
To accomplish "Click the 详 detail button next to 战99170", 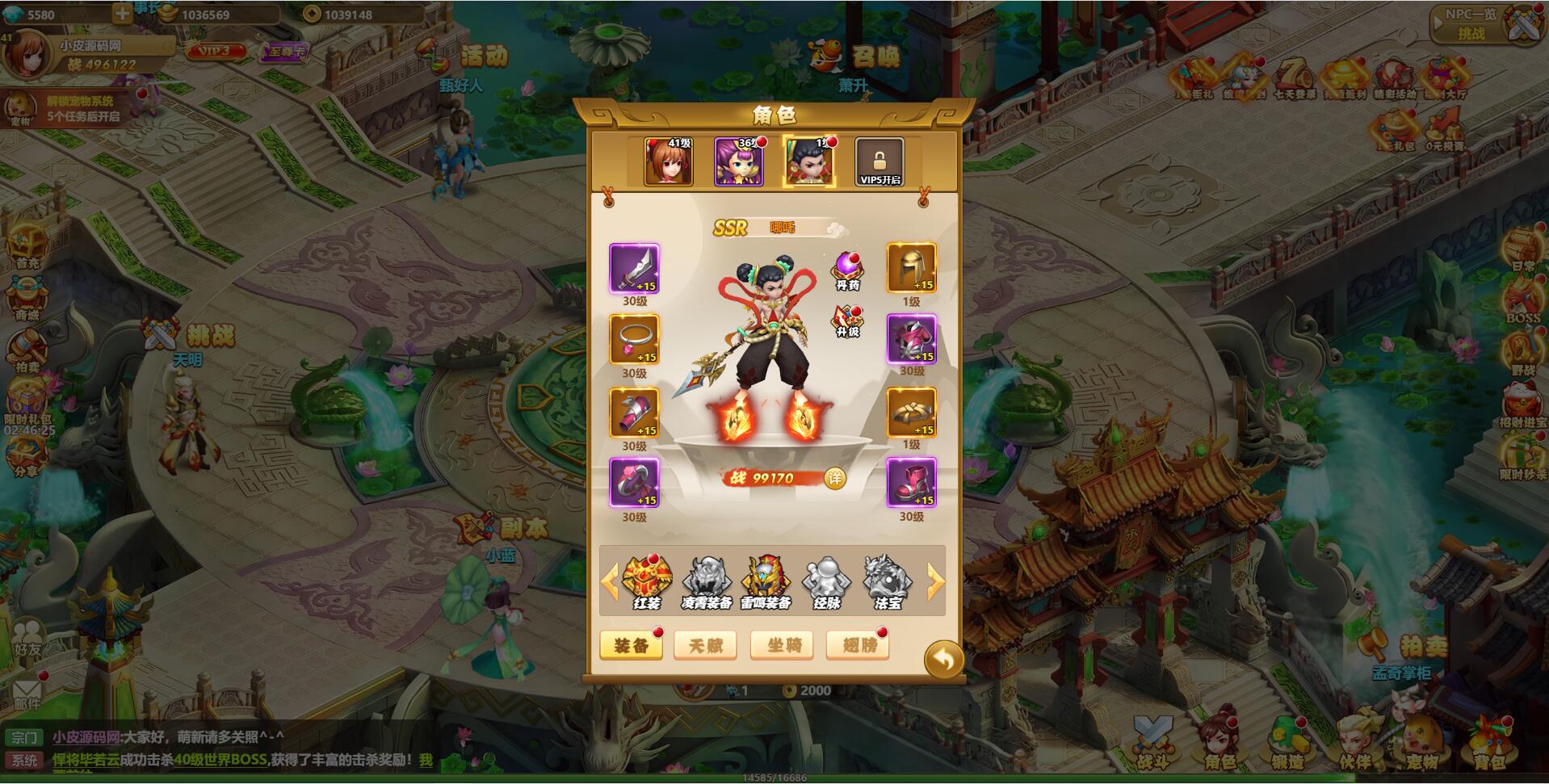I will [x=836, y=477].
